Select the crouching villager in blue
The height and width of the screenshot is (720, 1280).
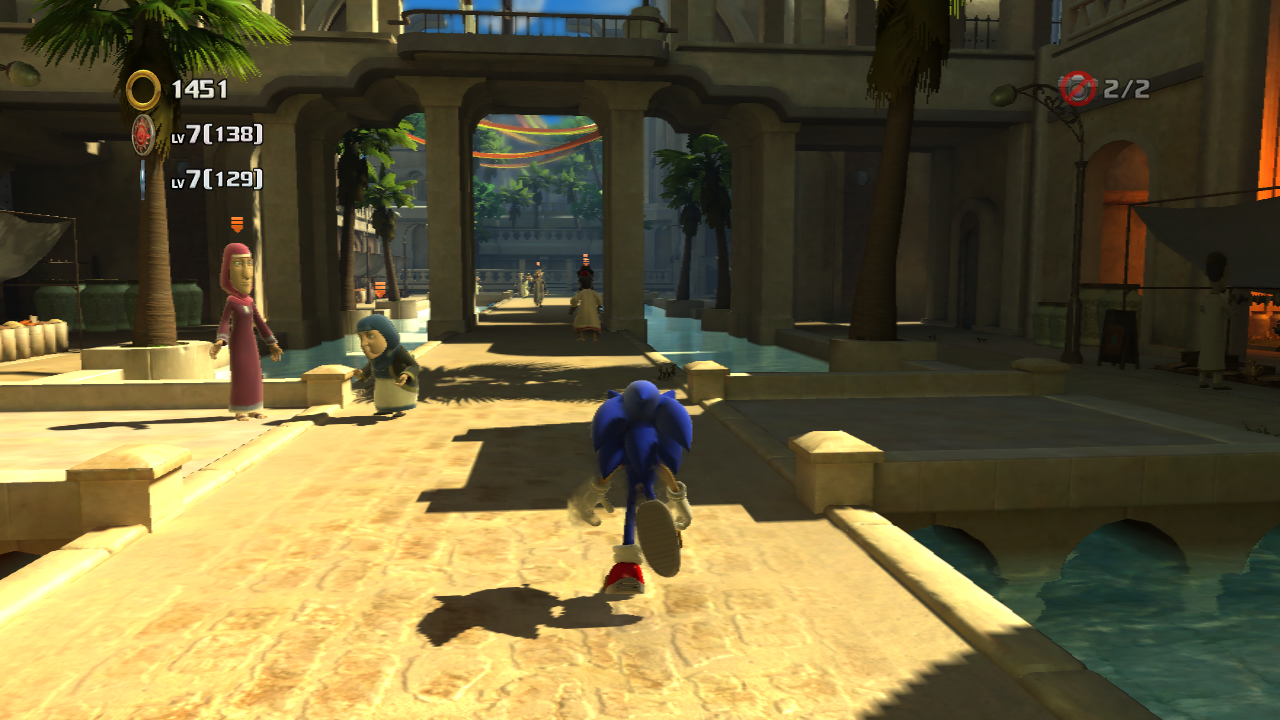point(385,360)
